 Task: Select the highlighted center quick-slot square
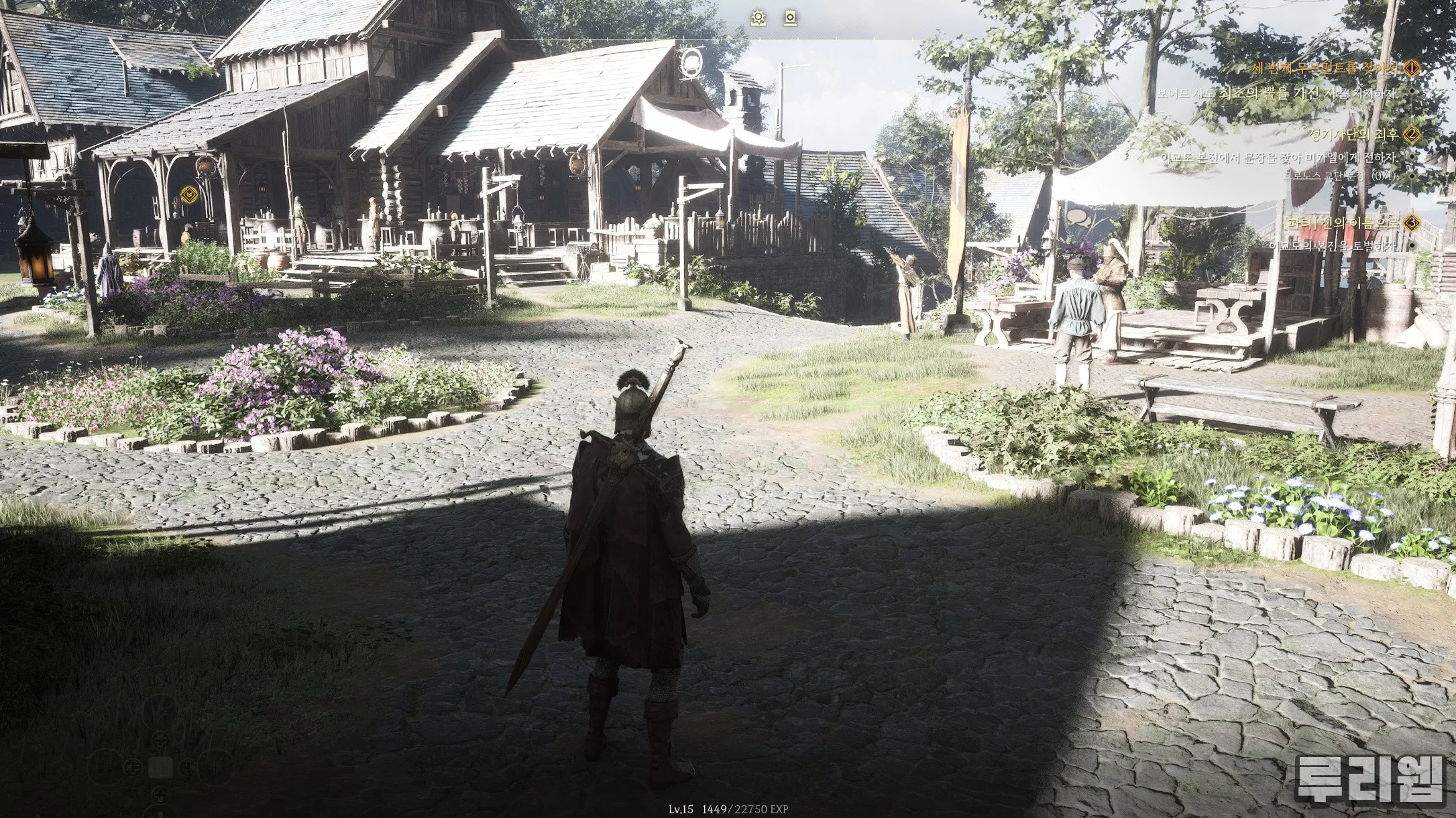click(160, 767)
